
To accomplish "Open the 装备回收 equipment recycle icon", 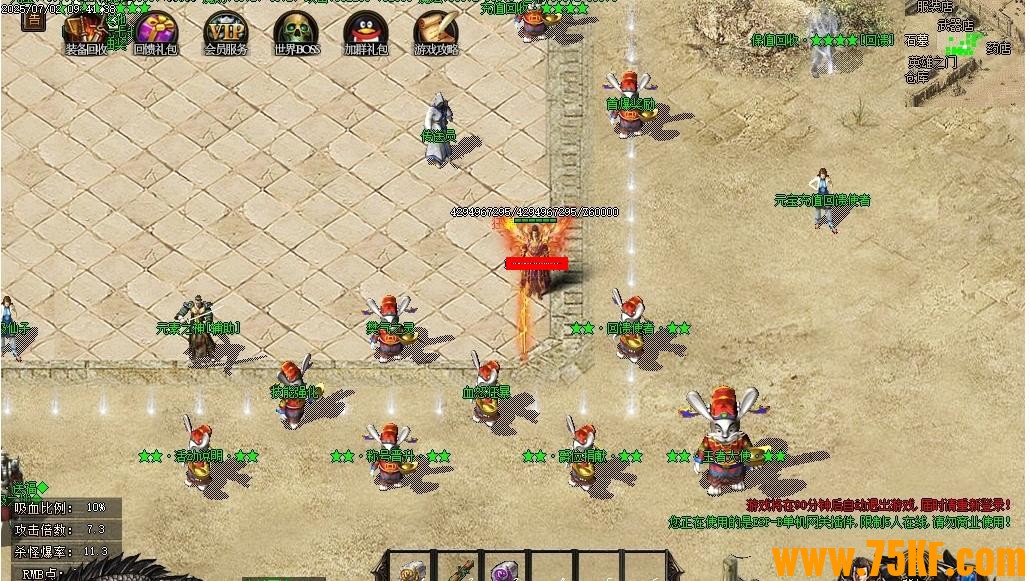I will coord(86,30).
